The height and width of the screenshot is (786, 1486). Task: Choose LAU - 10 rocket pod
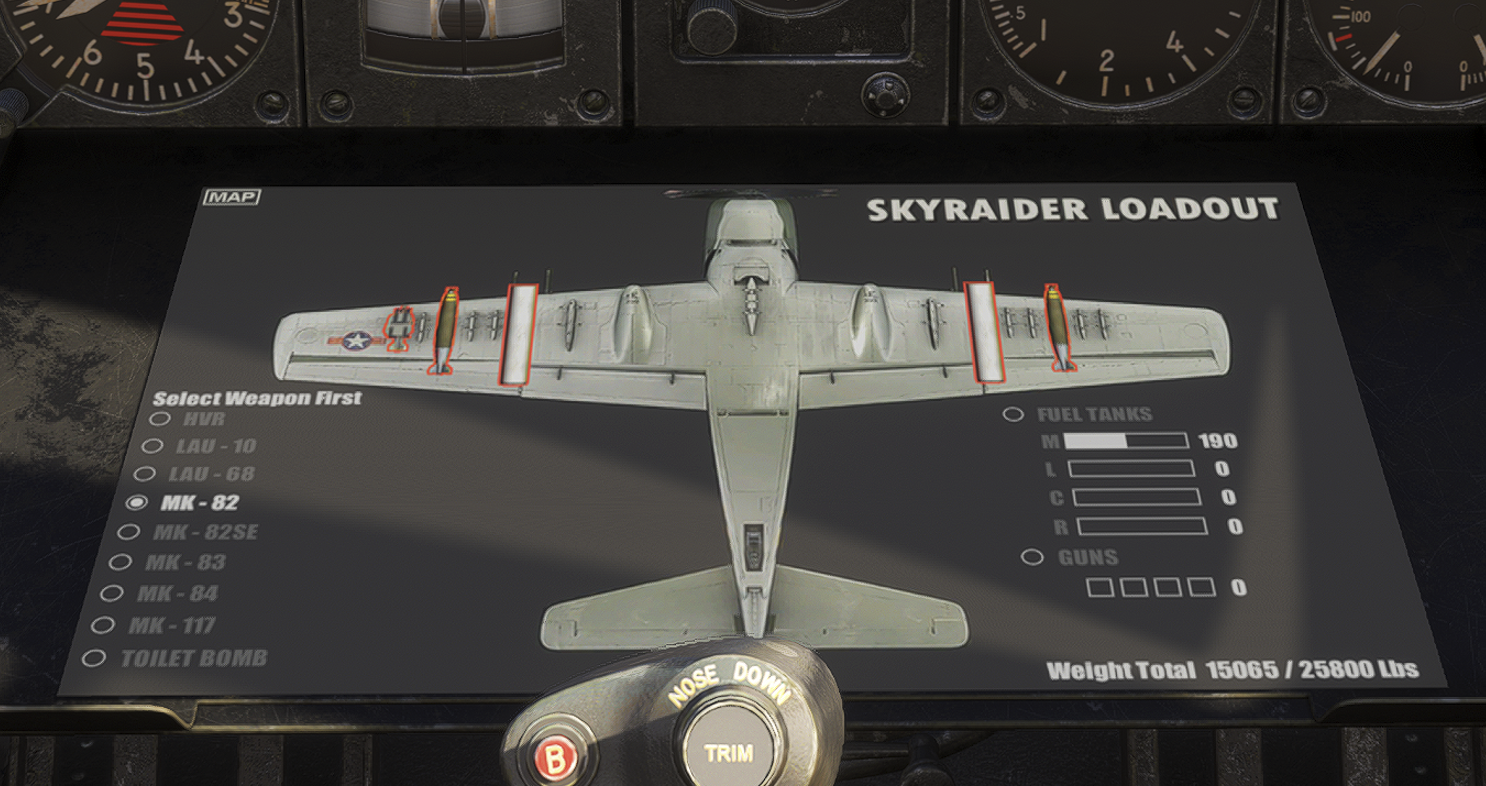tap(152, 446)
